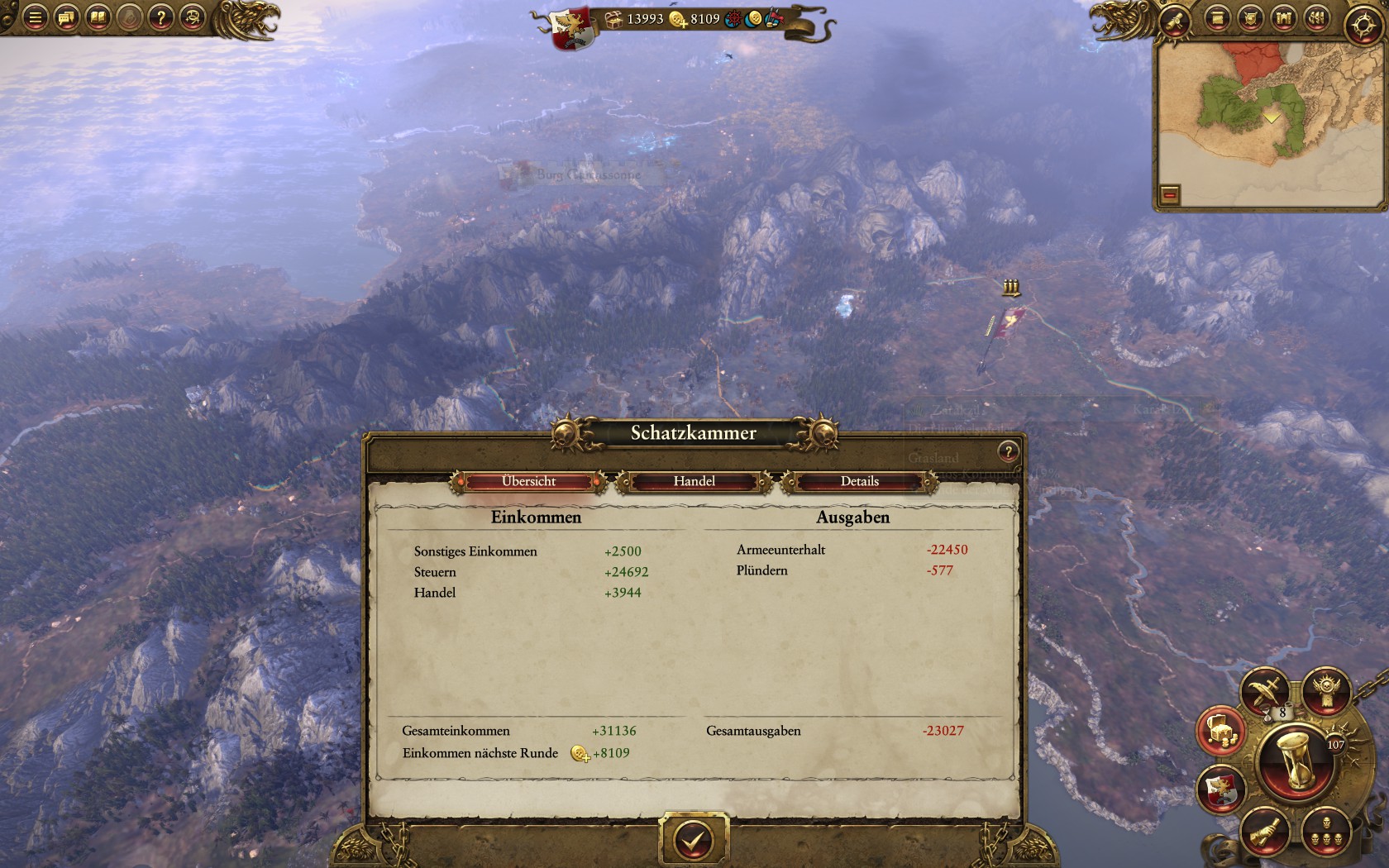Open the main game menu
This screenshot has width=1389, height=868.
(35, 17)
